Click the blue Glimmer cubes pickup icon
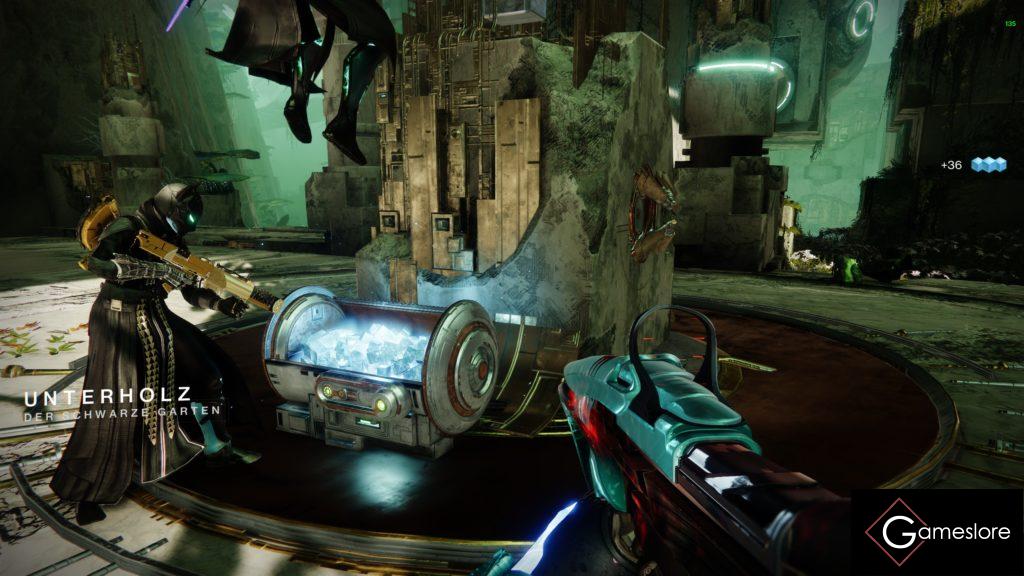 988,165
